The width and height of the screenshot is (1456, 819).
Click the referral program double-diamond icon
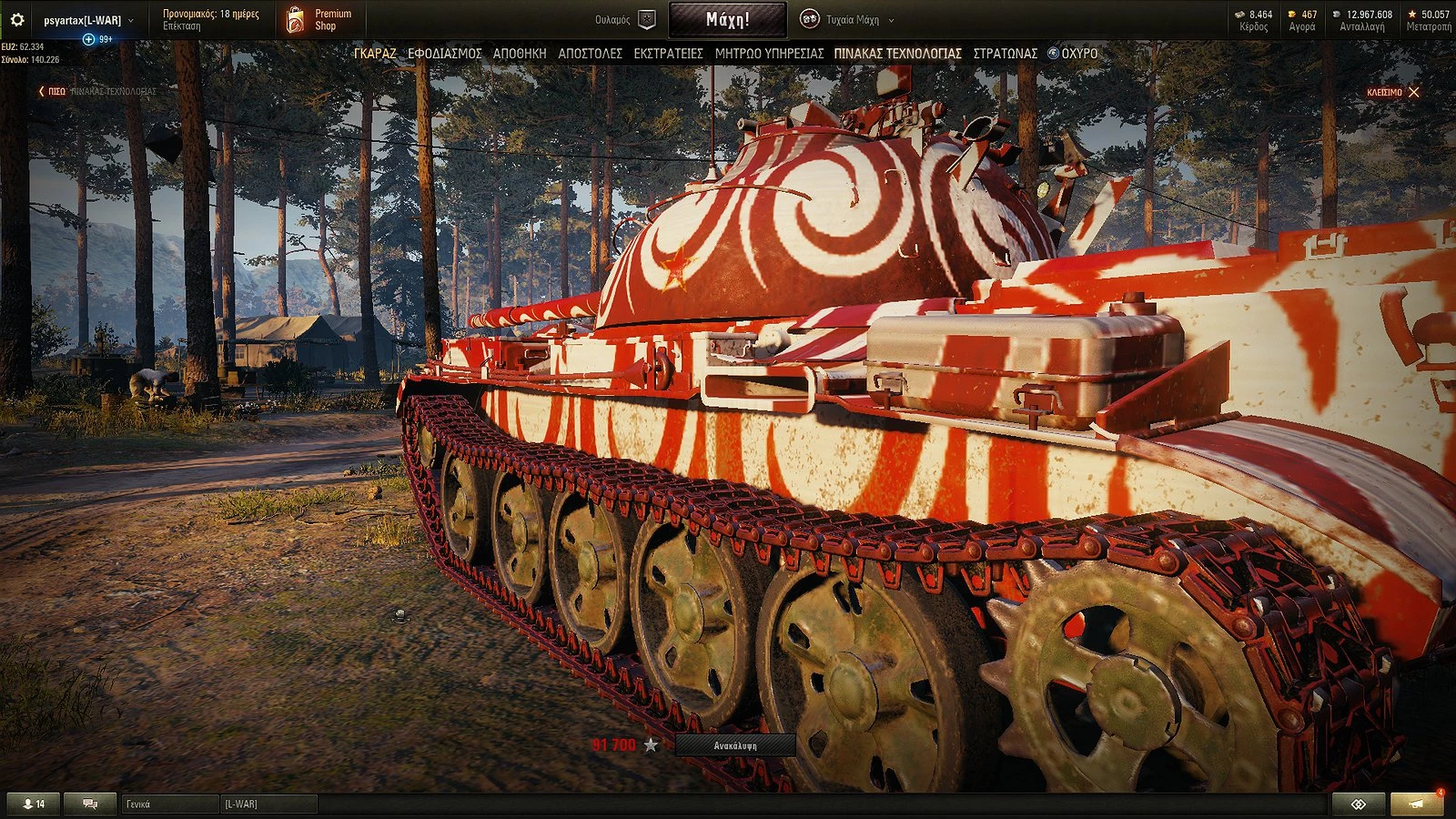pyautogui.click(x=1359, y=804)
